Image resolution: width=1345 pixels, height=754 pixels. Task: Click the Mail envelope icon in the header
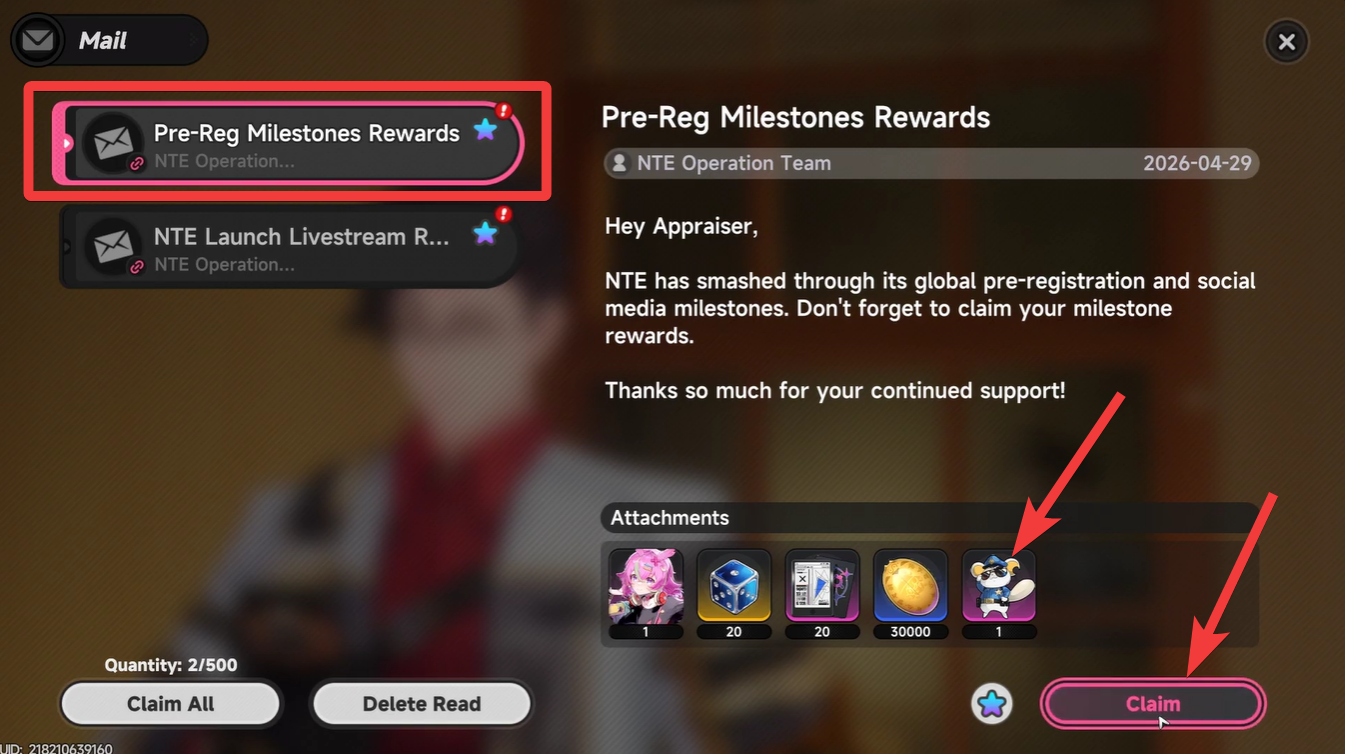[x=38, y=40]
